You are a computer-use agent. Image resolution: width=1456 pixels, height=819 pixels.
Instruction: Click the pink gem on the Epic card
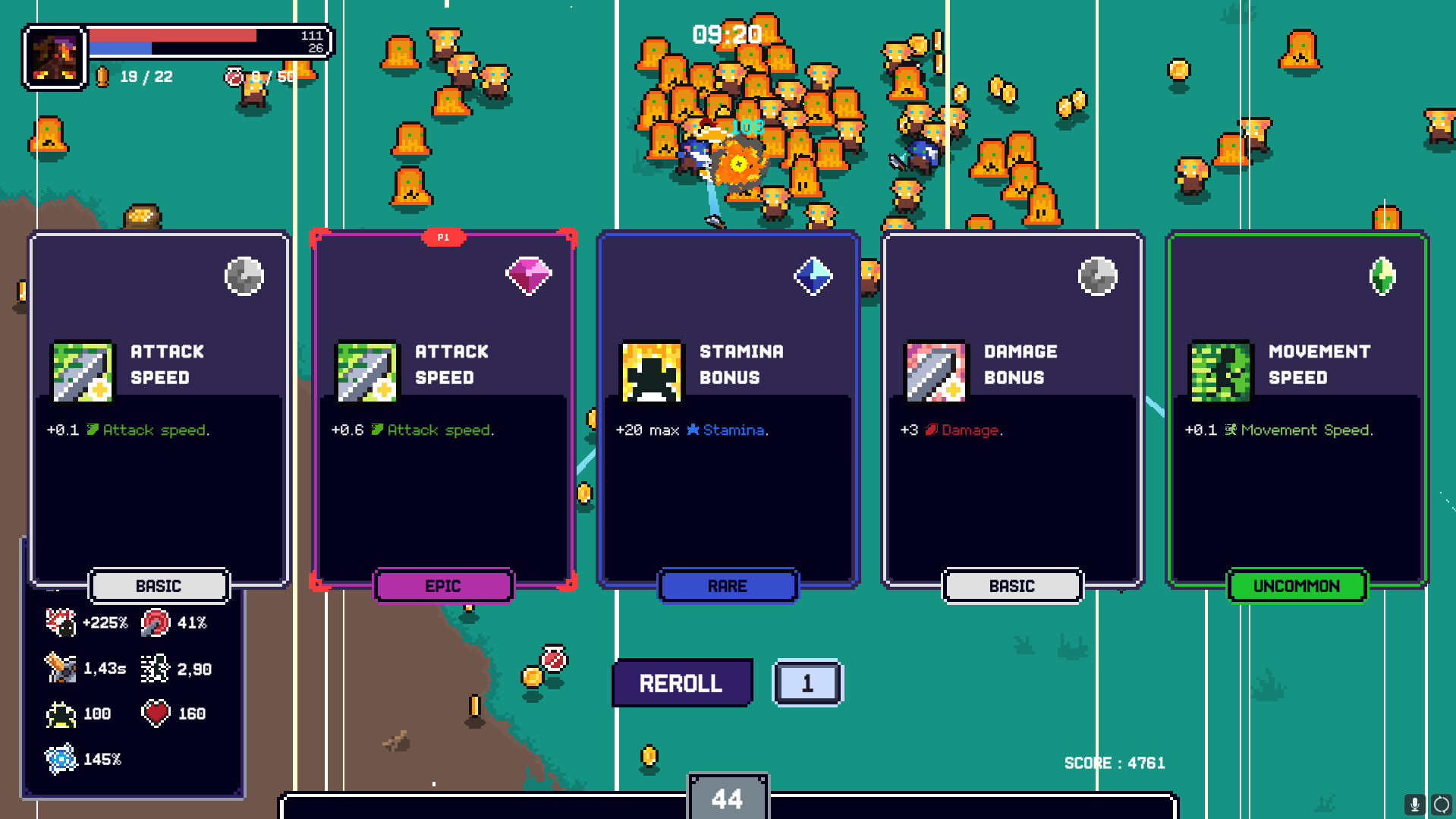tap(529, 276)
